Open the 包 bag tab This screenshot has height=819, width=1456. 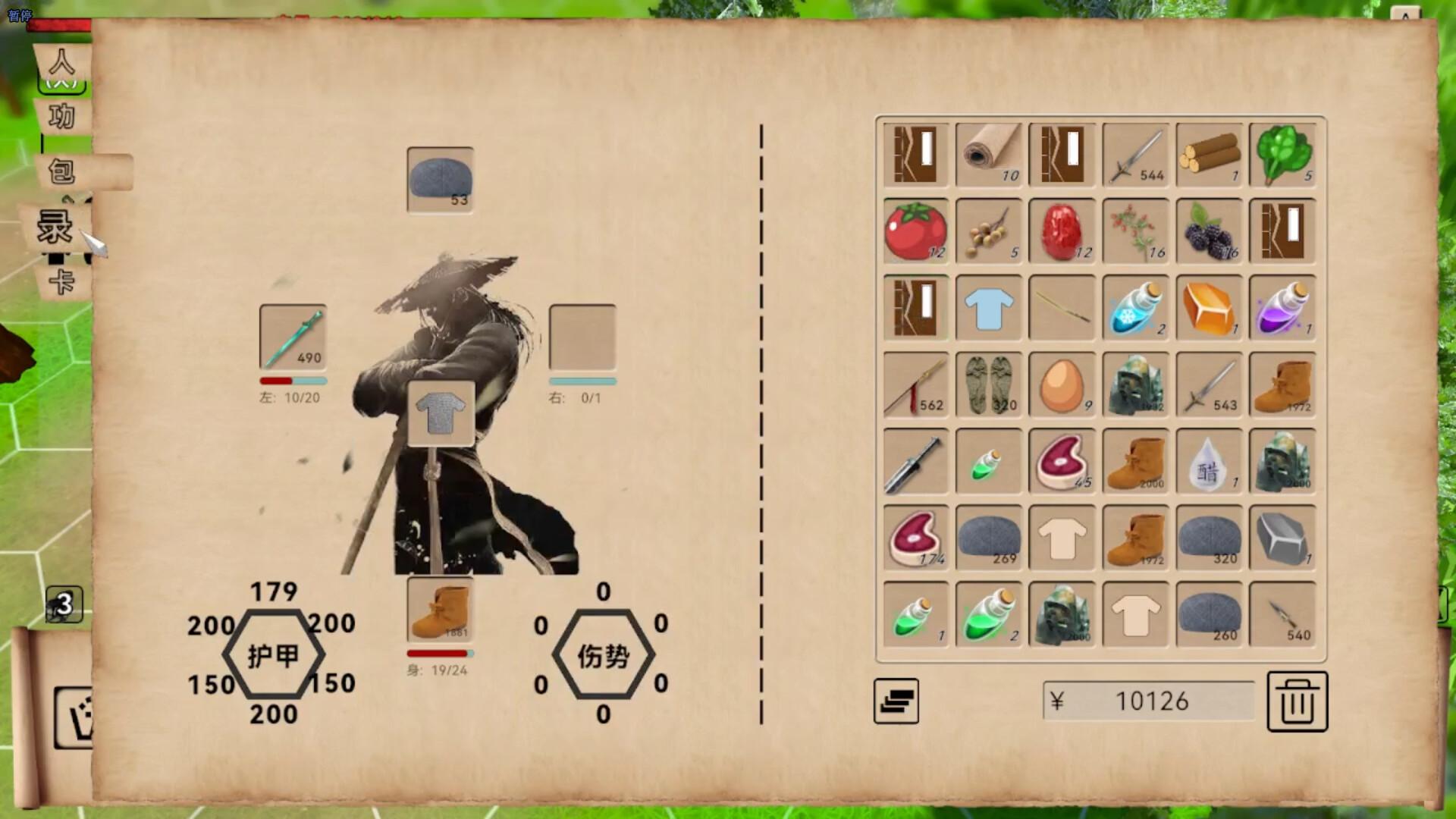[64, 171]
